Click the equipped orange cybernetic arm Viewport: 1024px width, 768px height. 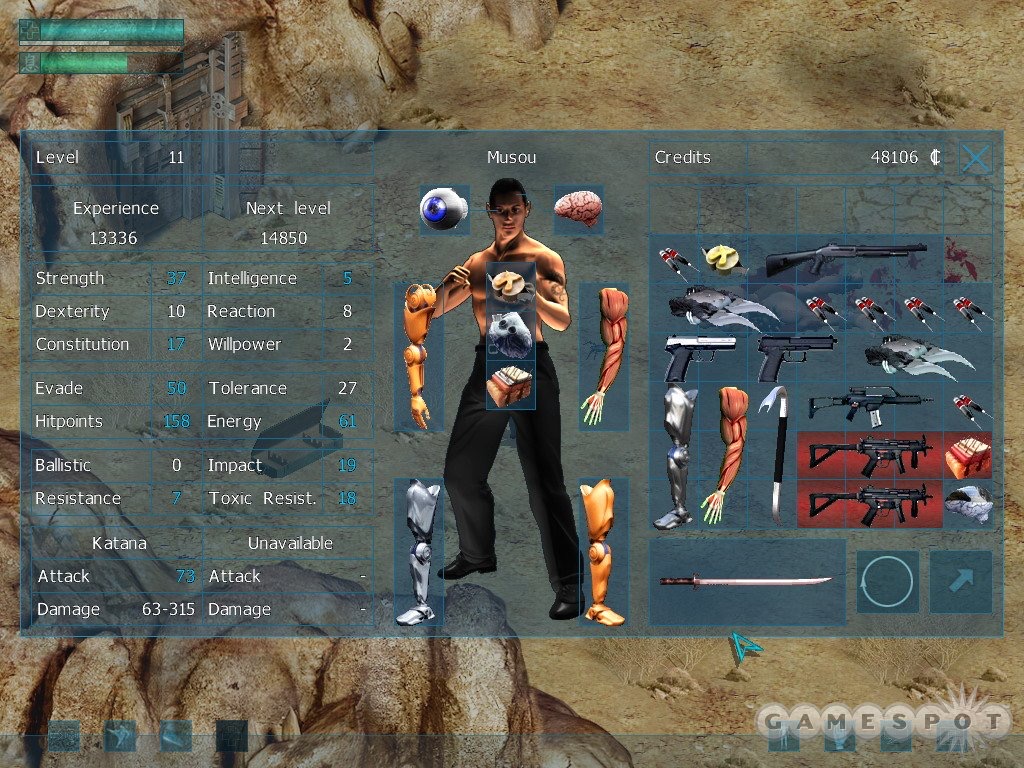click(x=418, y=355)
